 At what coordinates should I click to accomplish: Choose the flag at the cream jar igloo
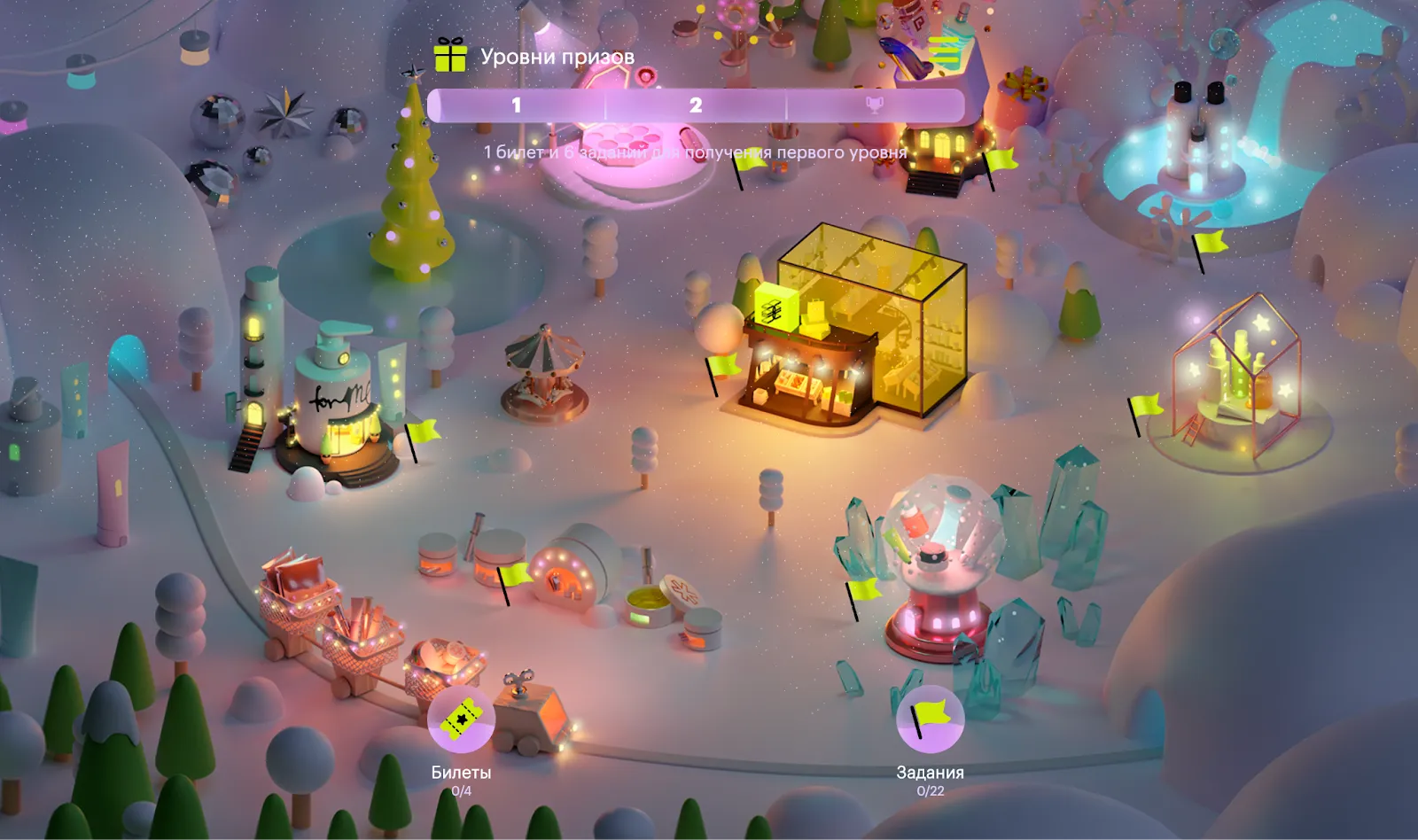pyautogui.click(x=513, y=578)
